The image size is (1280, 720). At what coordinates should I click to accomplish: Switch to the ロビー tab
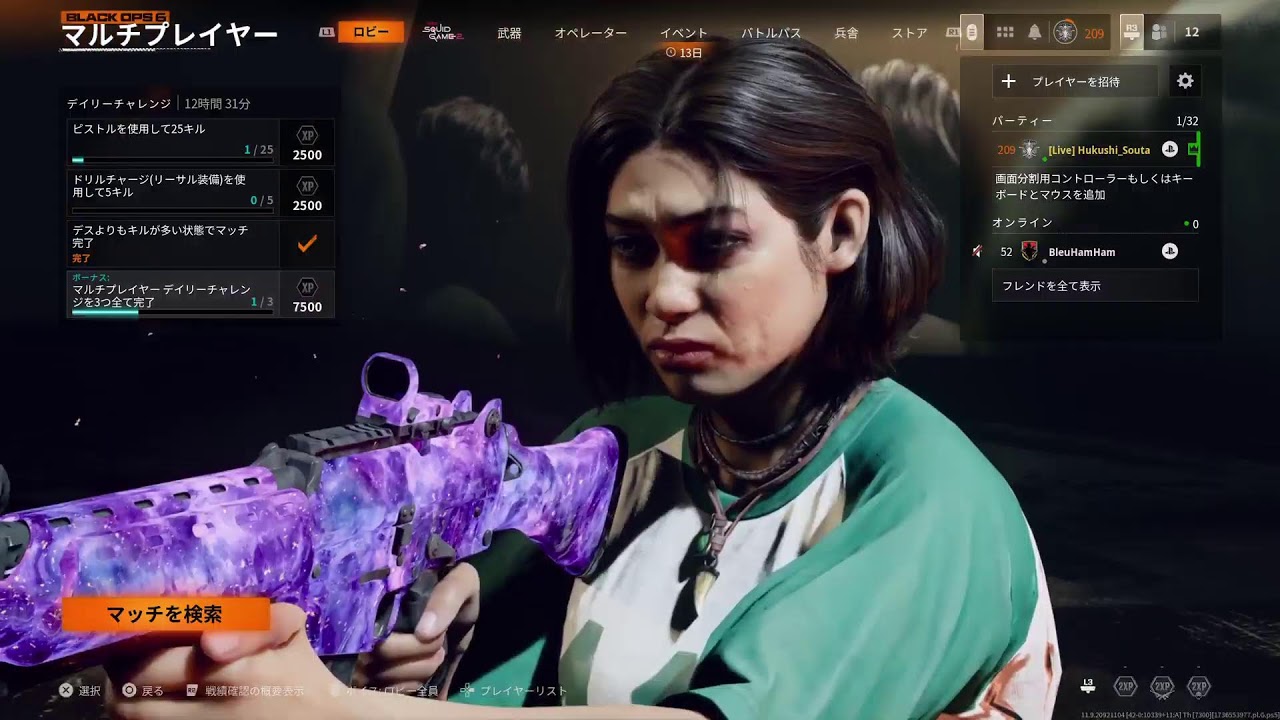371,32
